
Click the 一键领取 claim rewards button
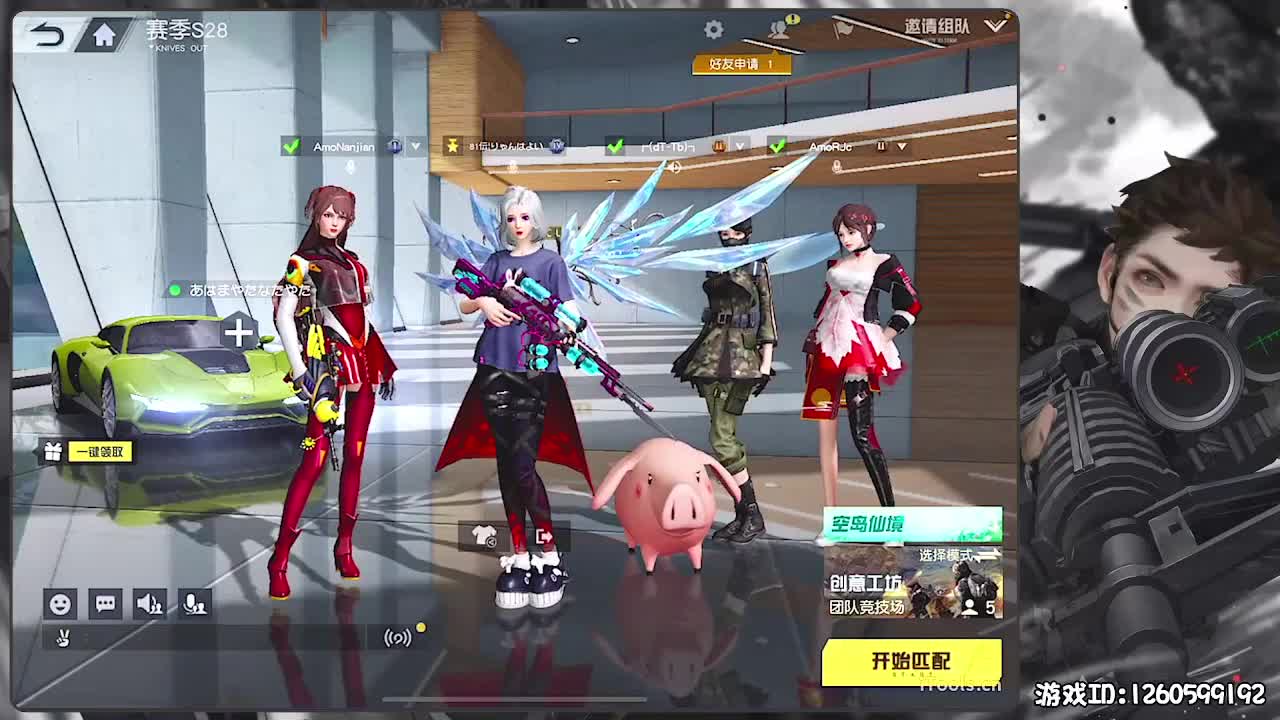(101, 452)
